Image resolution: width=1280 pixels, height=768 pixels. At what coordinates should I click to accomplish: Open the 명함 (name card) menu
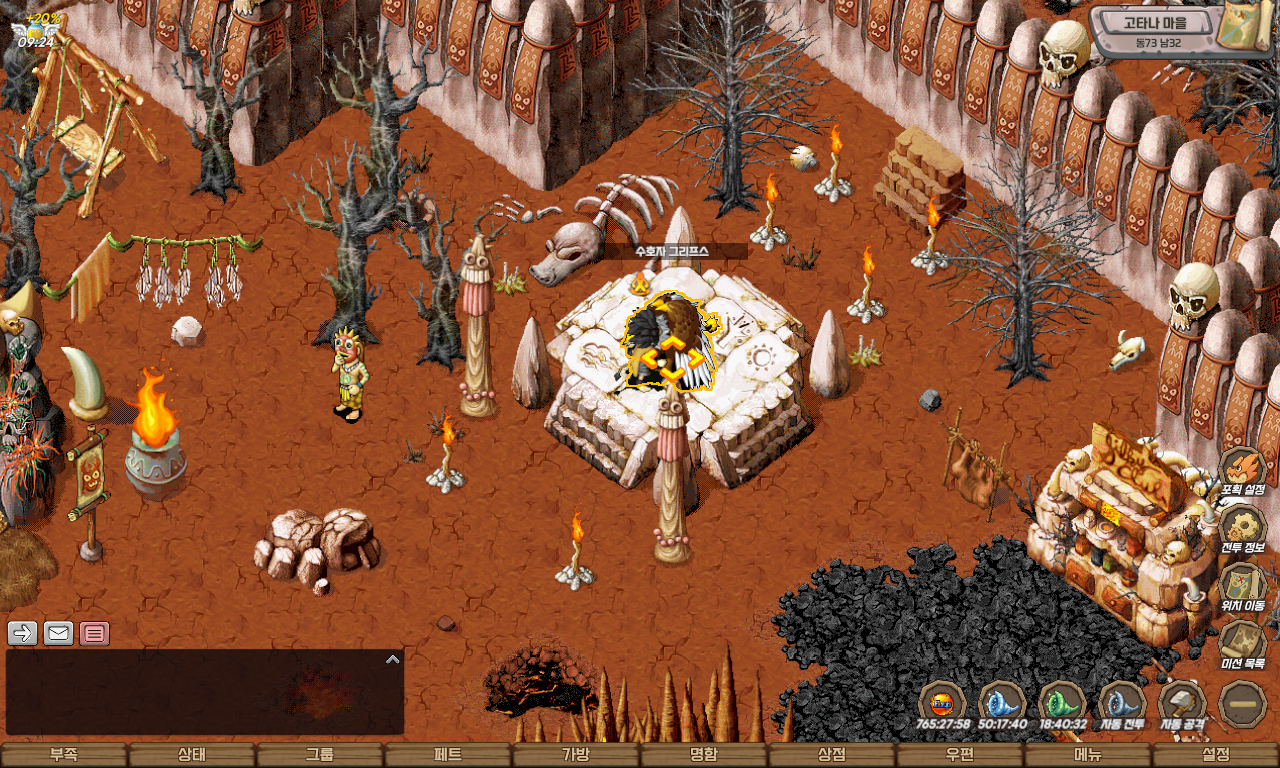[704, 755]
